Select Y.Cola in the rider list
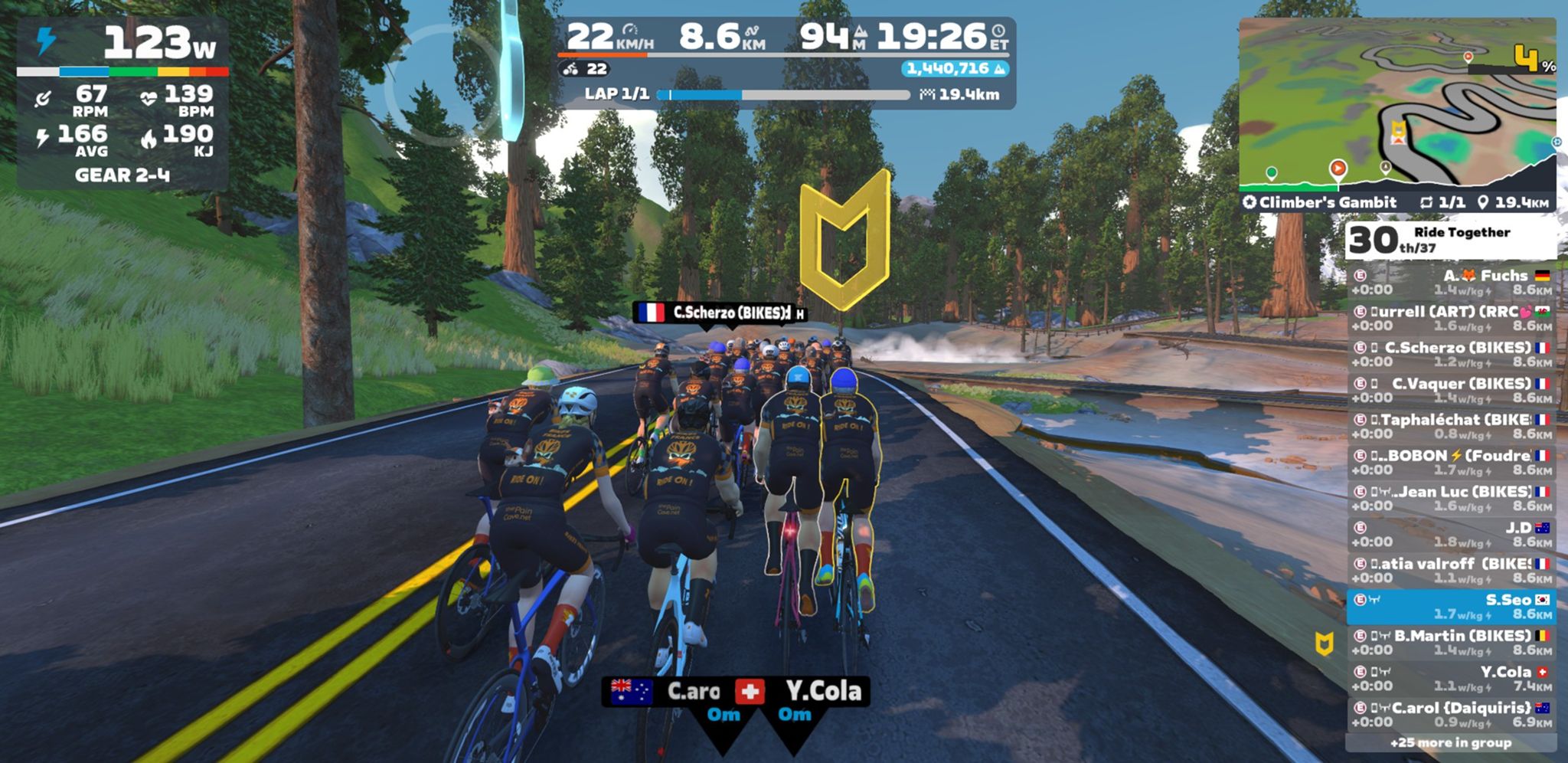1568x763 pixels. (x=1451, y=678)
